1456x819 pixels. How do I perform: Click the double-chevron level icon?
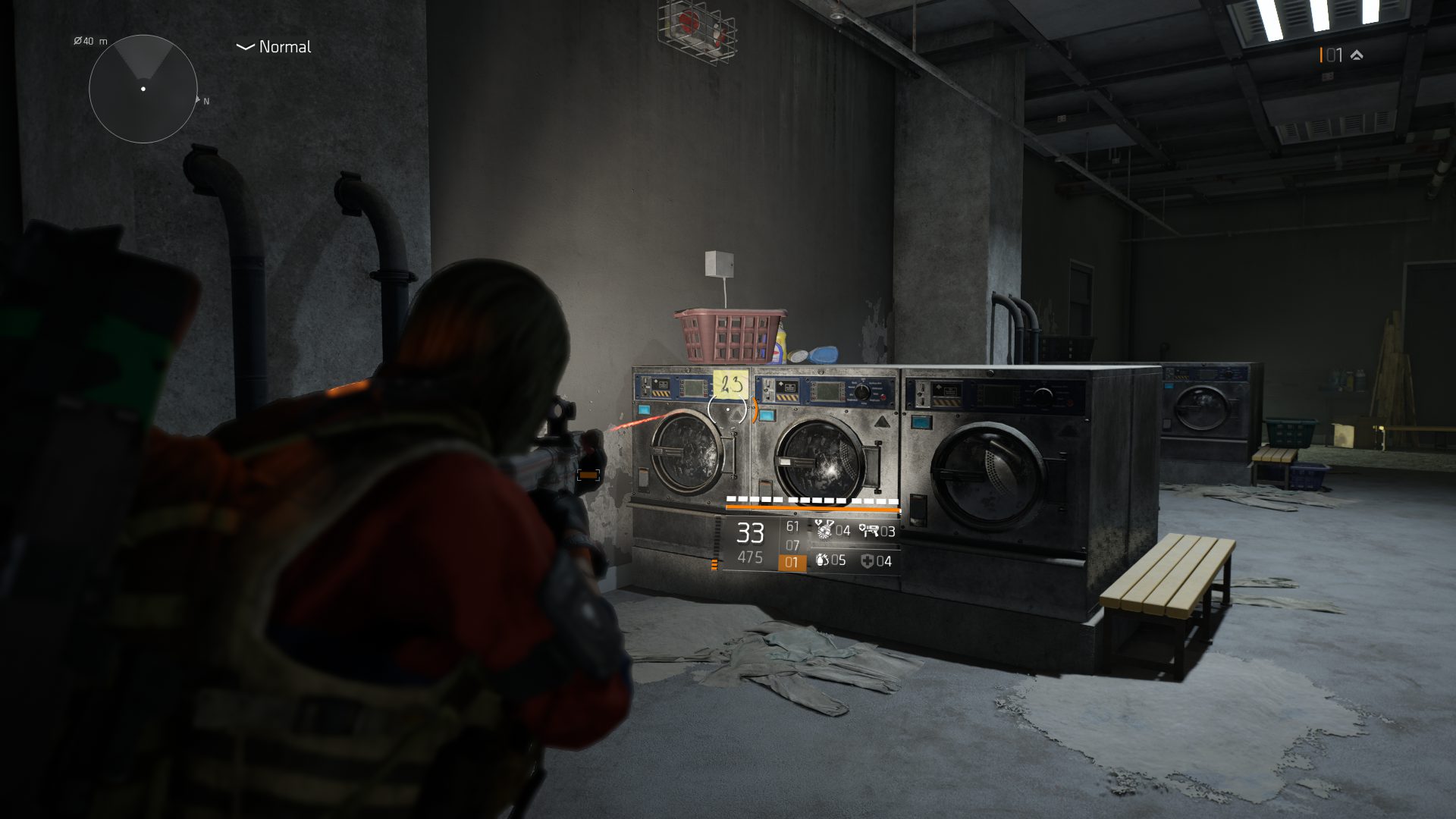[x=1357, y=55]
